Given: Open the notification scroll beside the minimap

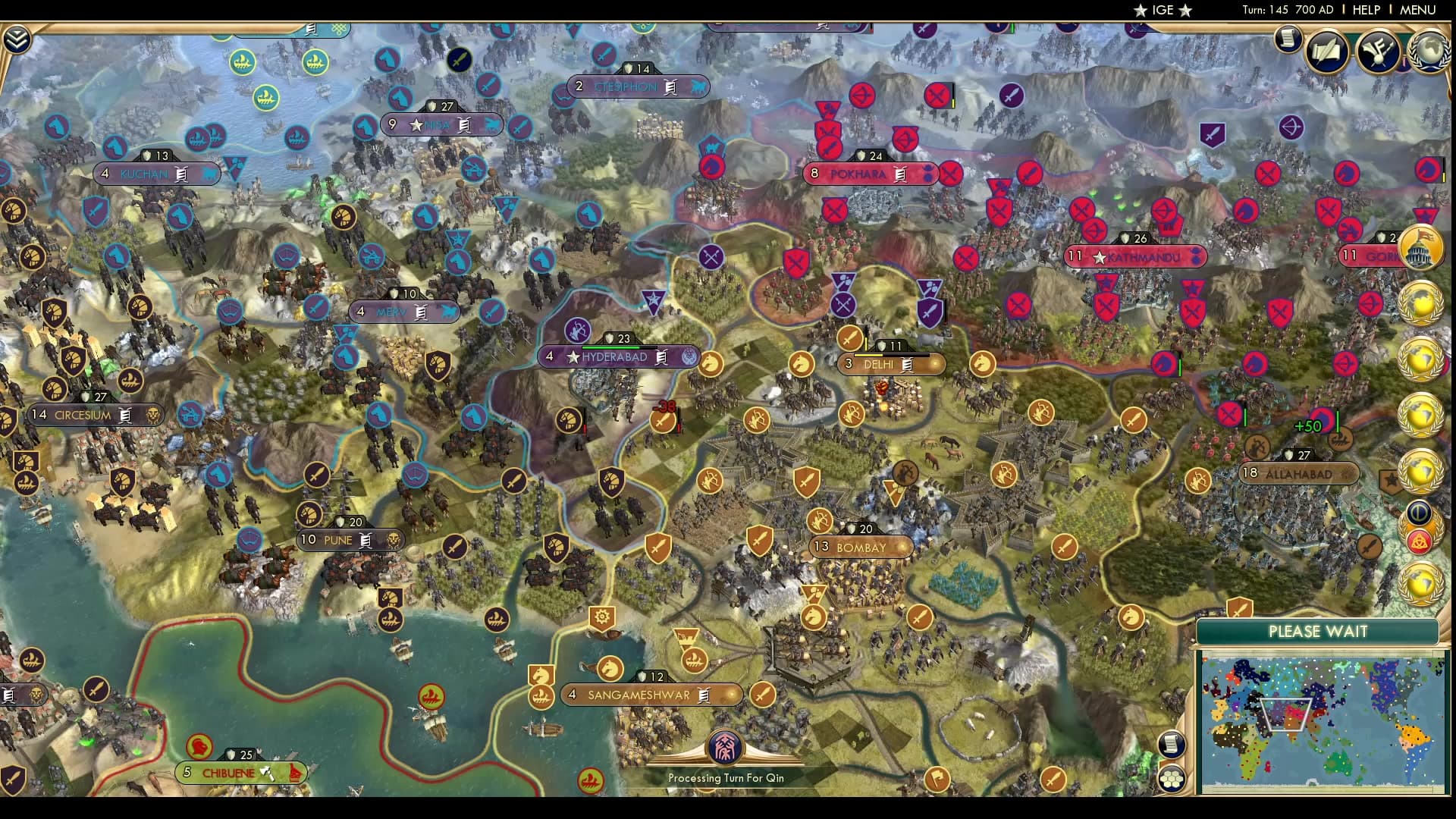Looking at the screenshot, I should 1172,745.
